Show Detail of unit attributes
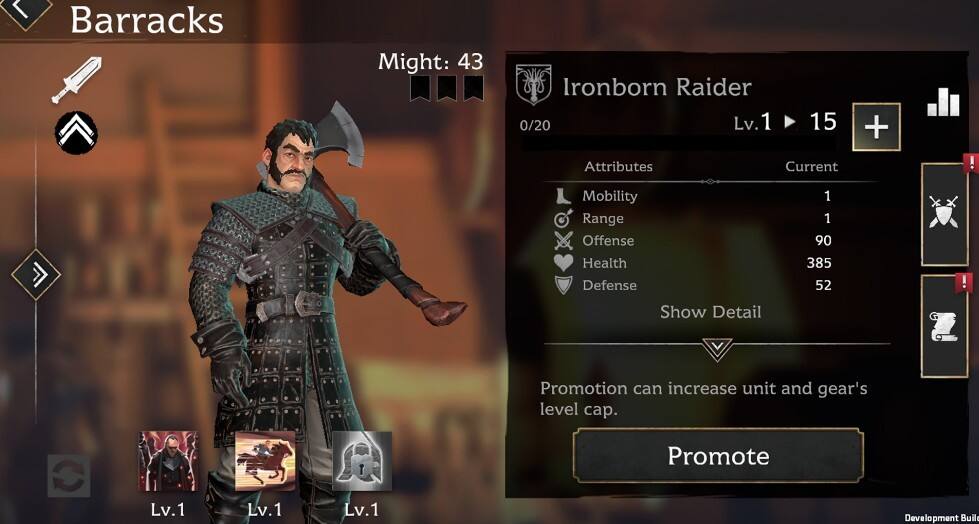This screenshot has width=979, height=524. [x=710, y=312]
